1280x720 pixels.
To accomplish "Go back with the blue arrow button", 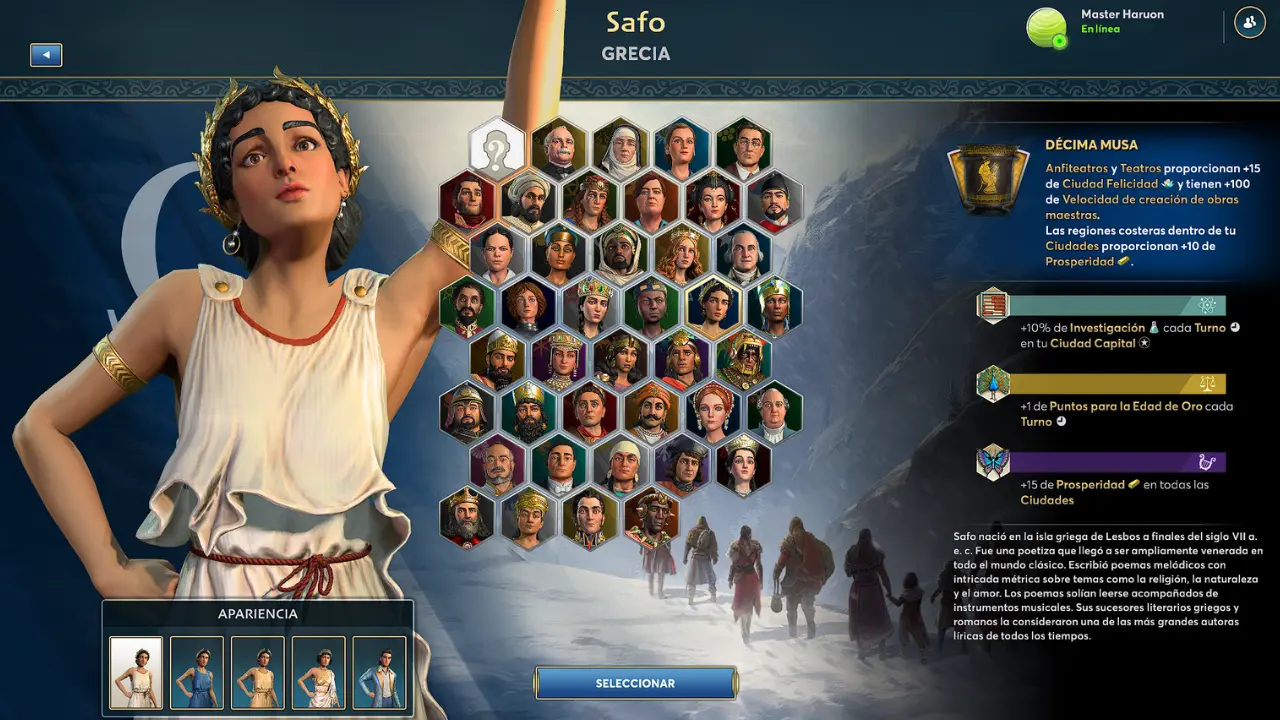I will pos(46,55).
